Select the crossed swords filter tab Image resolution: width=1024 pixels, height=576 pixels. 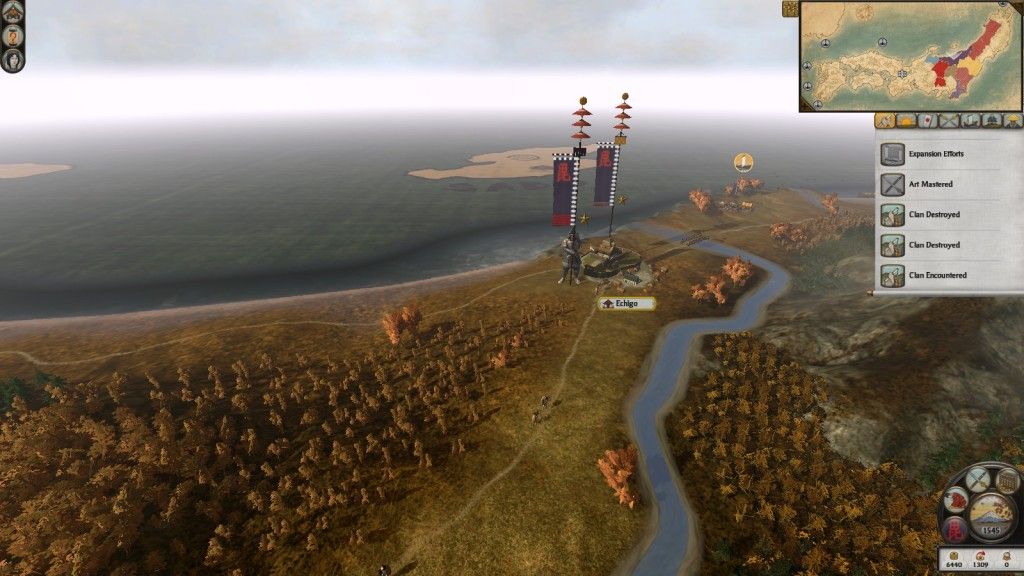pos(948,121)
